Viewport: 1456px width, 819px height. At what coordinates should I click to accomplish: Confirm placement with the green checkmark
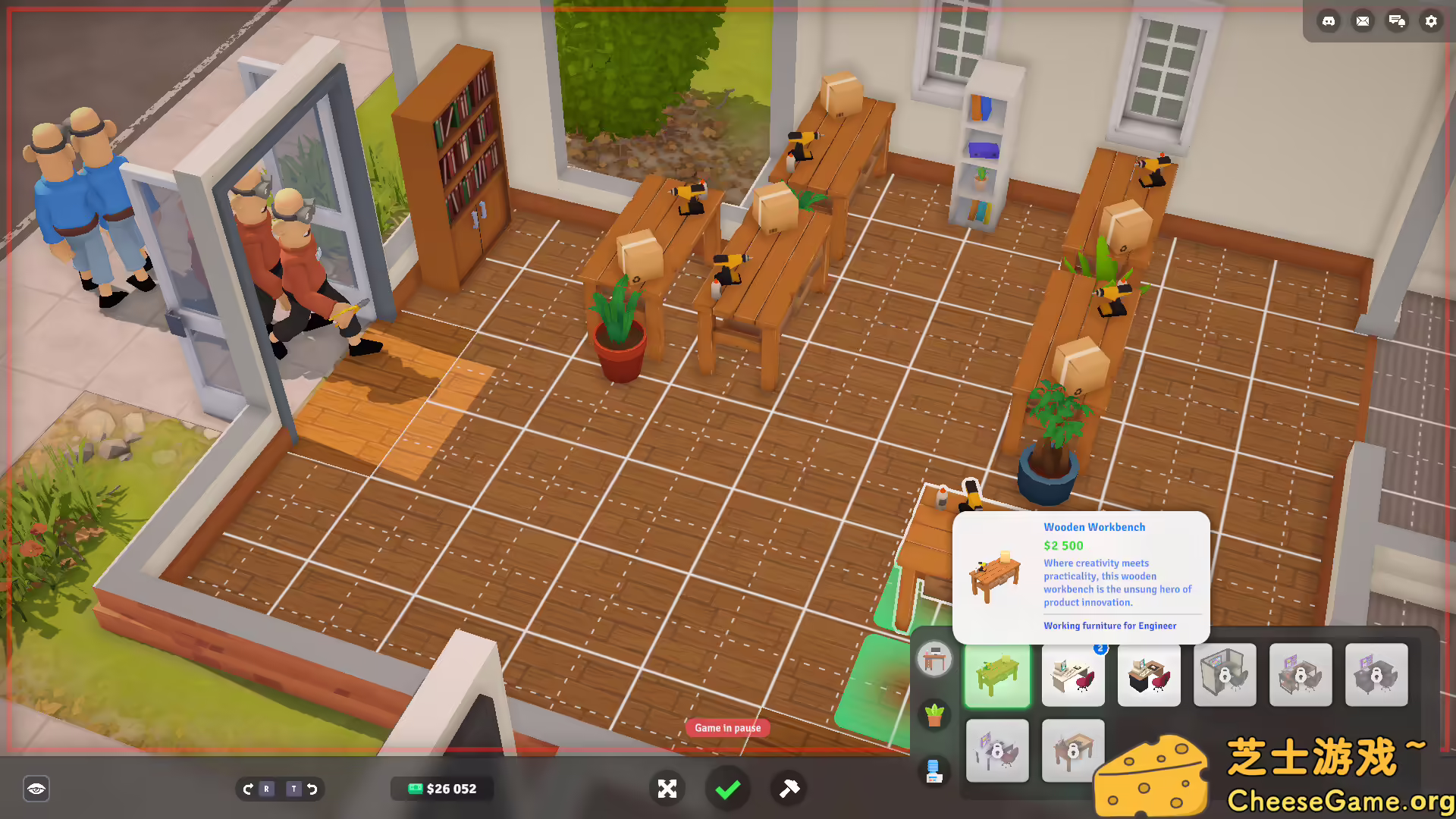[x=727, y=789]
